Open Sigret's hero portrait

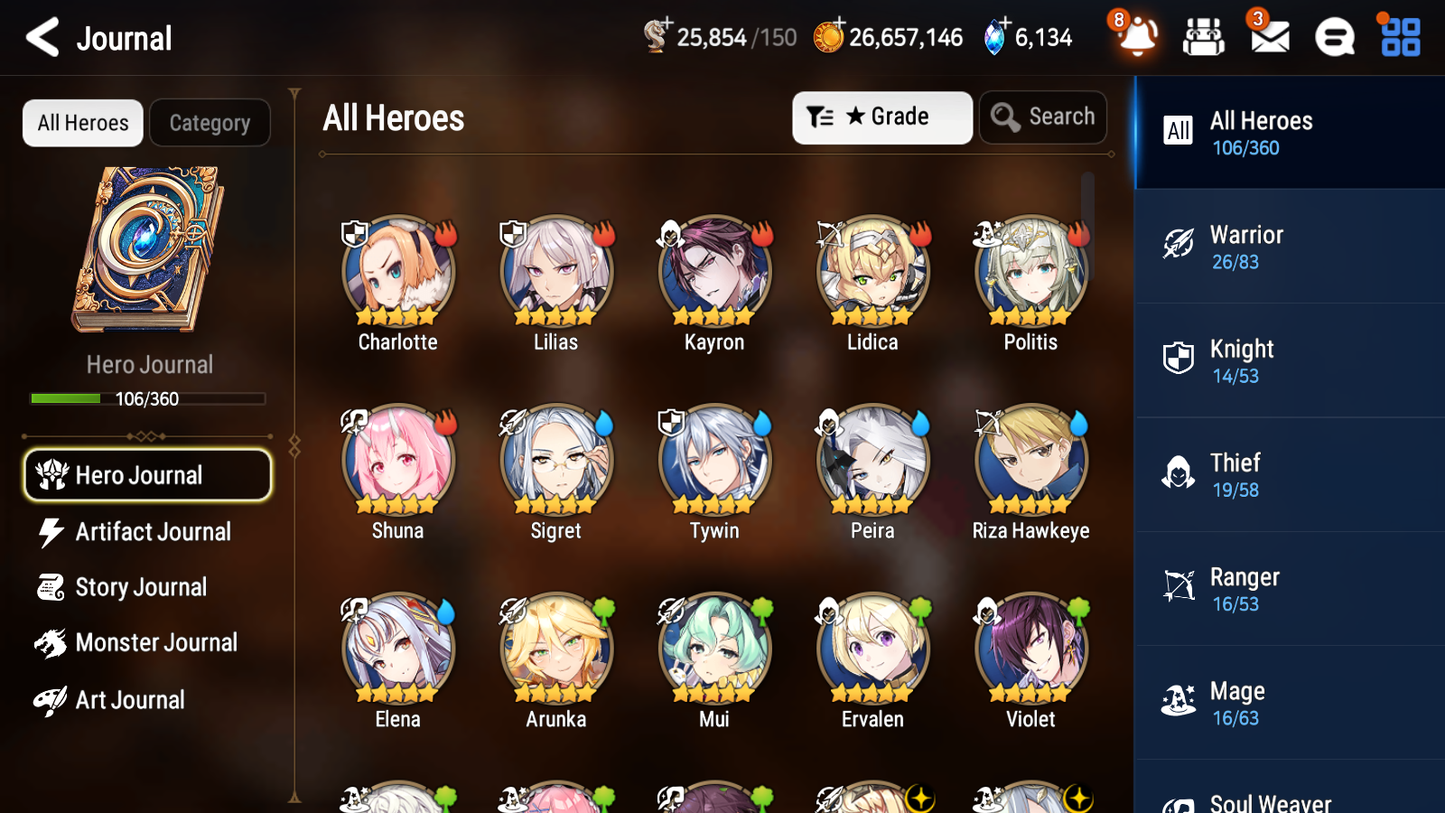point(556,461)
